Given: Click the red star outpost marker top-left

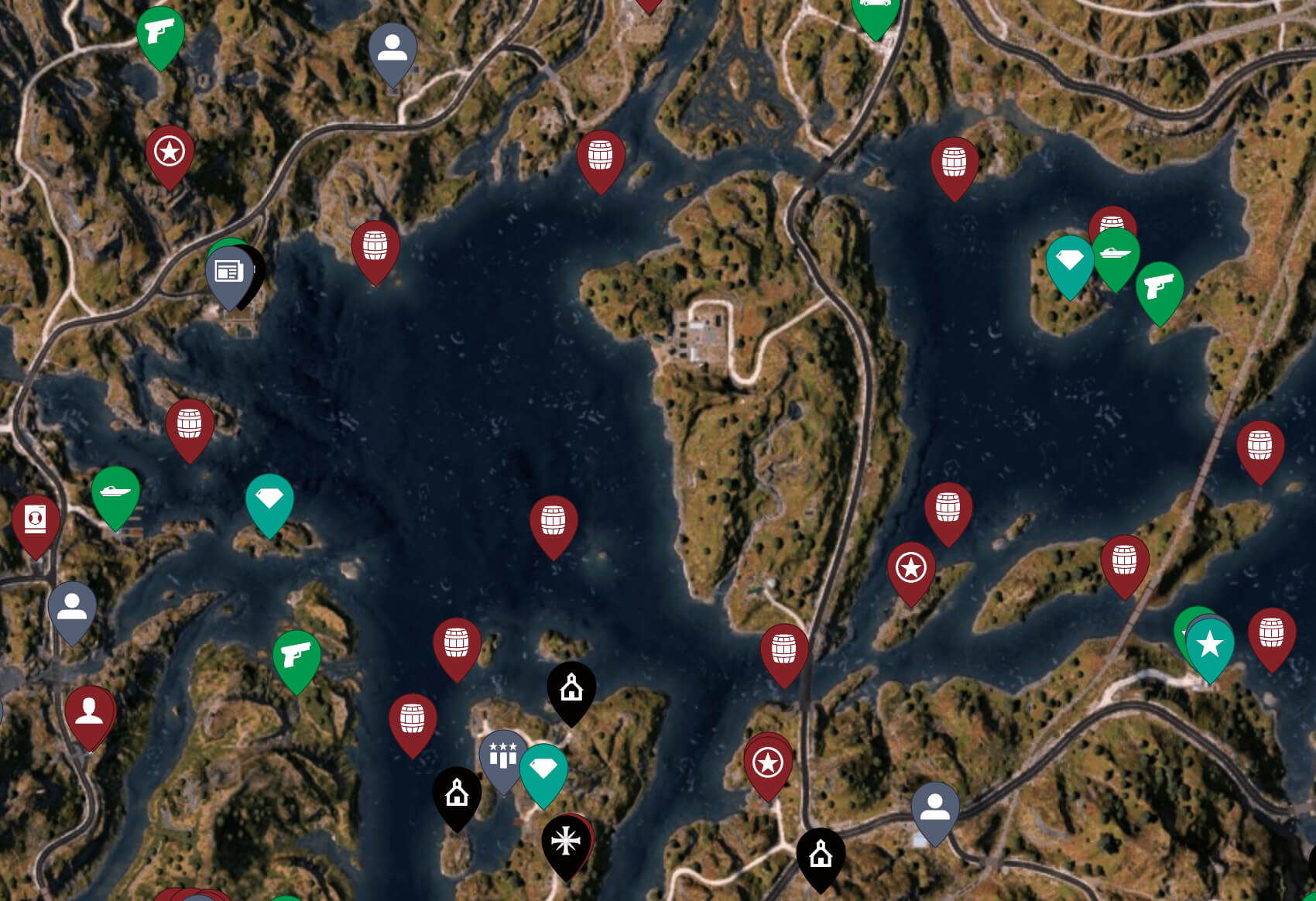Looking at the screenshot, I should pyautogui.click(x=169, y=152).
